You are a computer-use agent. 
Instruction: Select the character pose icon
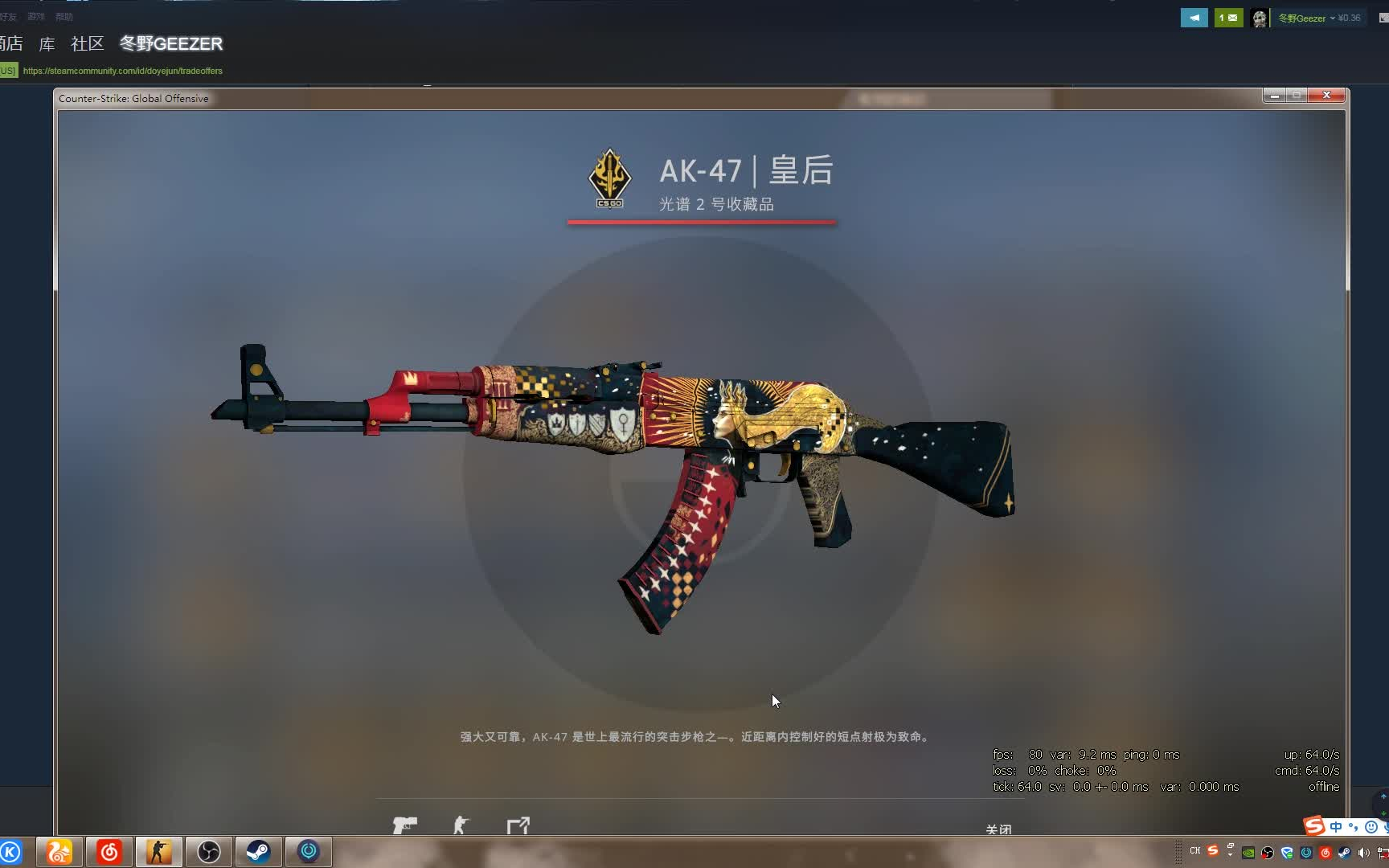click(461, 824)
